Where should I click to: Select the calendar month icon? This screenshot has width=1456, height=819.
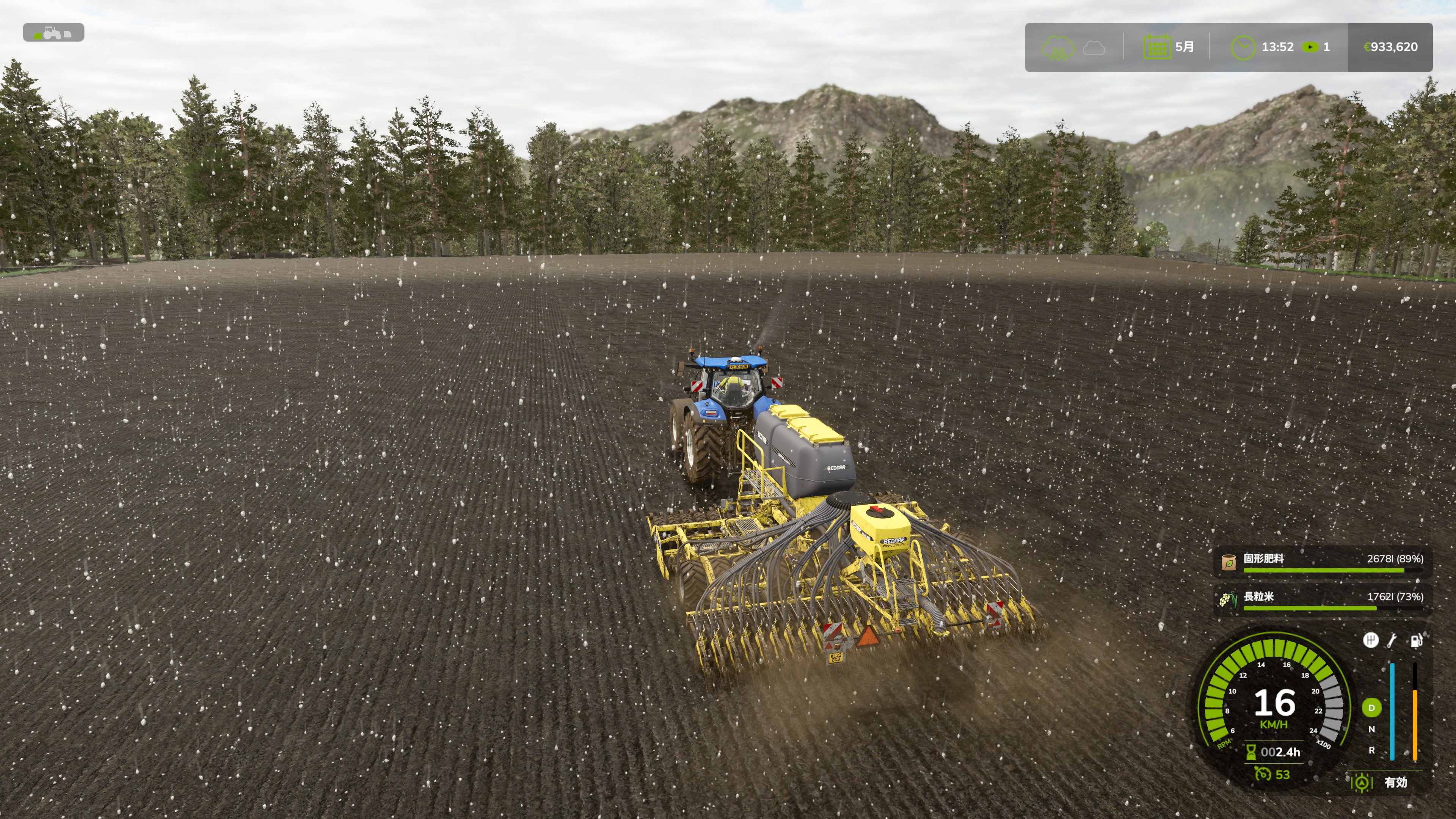[1157, 47]
